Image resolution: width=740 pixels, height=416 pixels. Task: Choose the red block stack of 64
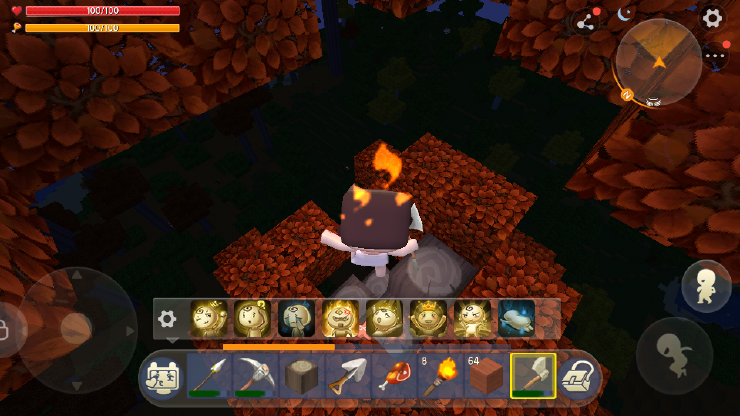click(483, 377)
